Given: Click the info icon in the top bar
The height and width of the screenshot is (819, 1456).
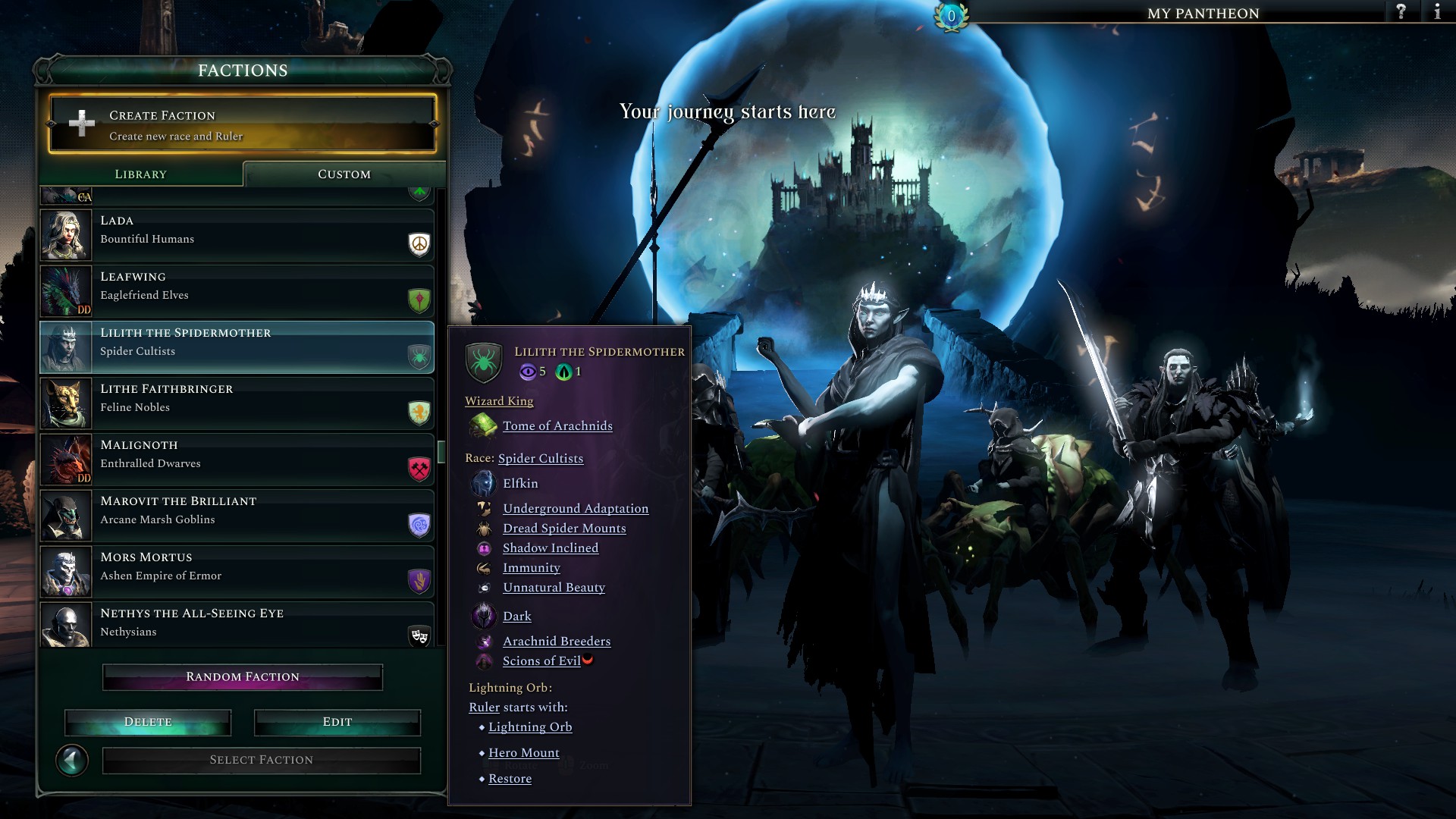Looking at the screenshot, I should coord(1438,12).
